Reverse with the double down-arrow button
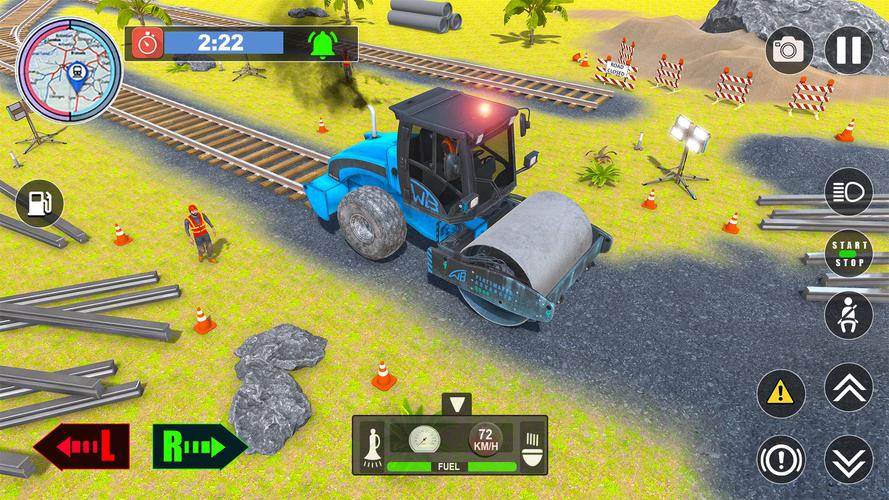 tap(848, 459)
